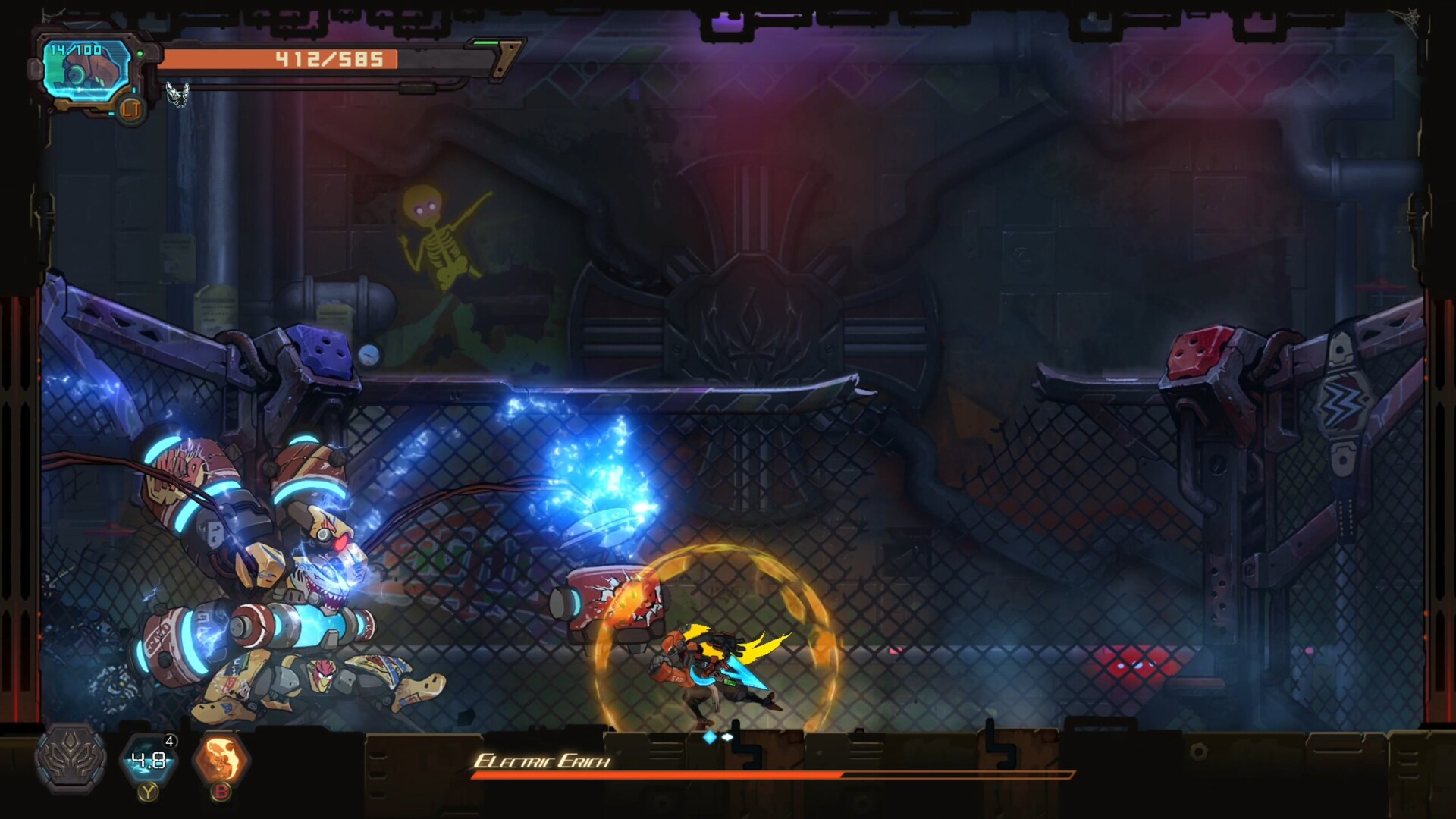
Task: Toggle the green indicator light on the ammo panel
Action: click(140, 52)
